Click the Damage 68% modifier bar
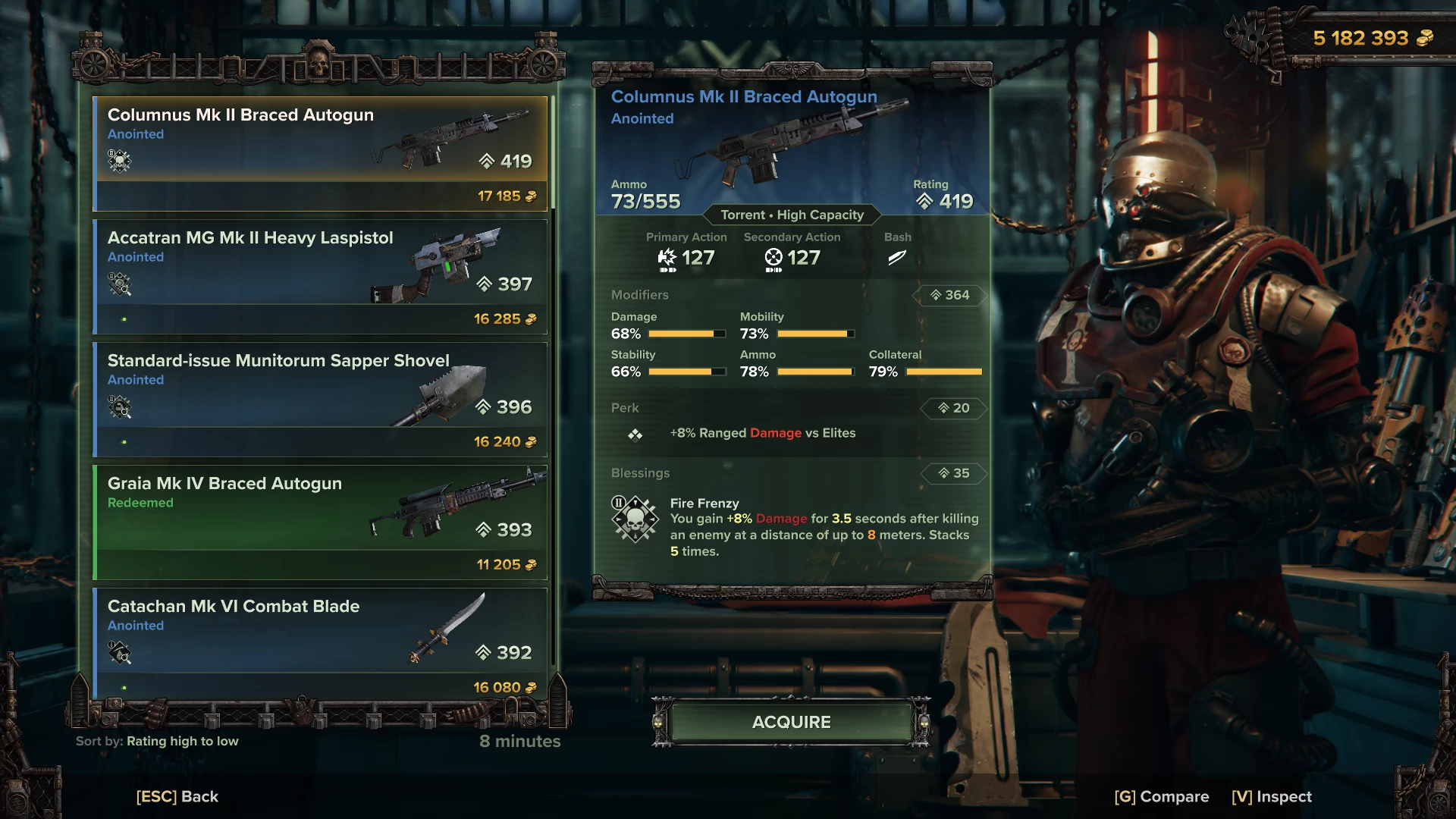The height and width of the screenshot is (819, 1456). pyautogui.click(x=686, y=333)
